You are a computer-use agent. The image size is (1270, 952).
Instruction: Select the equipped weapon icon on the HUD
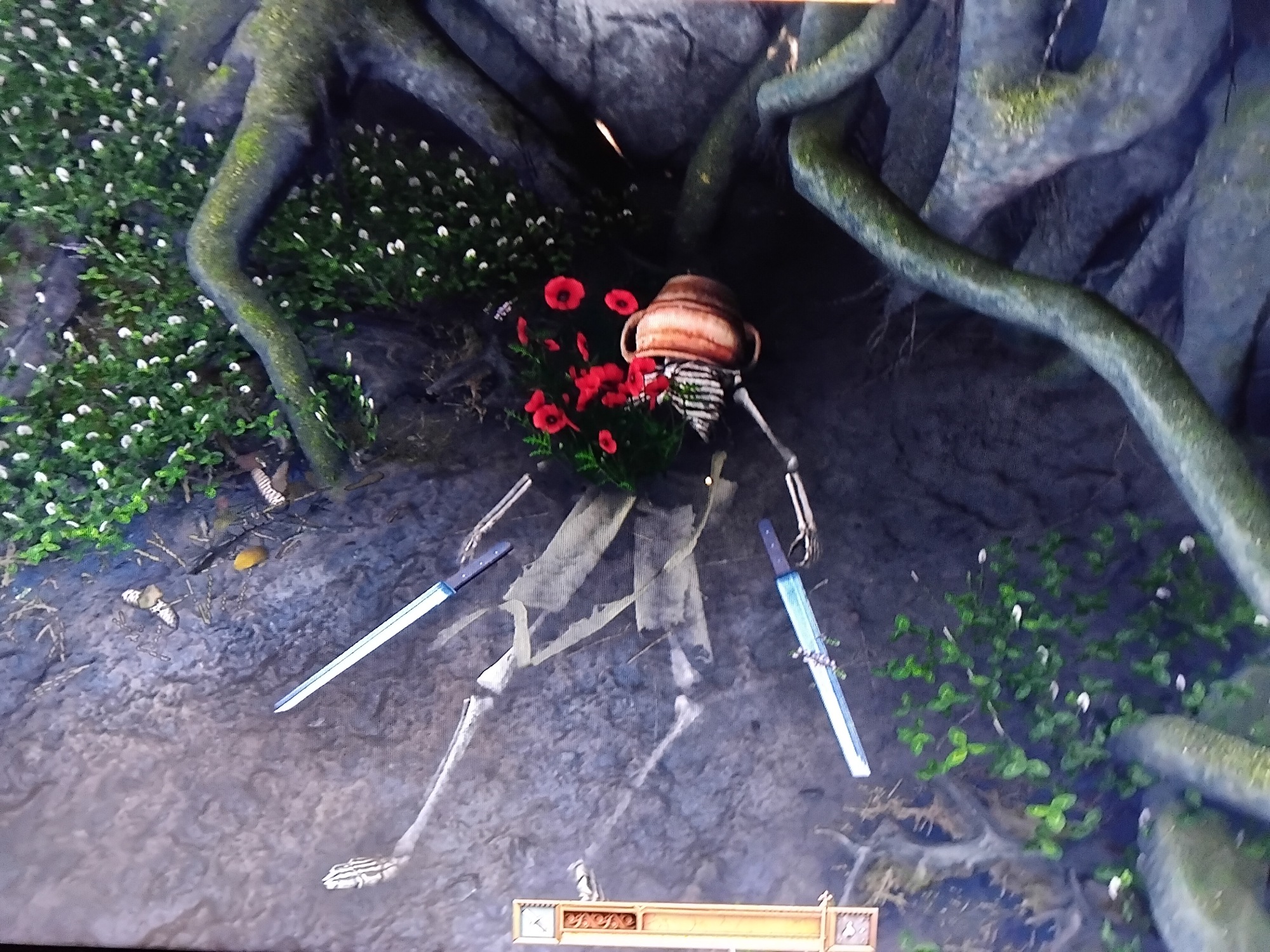click(x=537, y=921)
